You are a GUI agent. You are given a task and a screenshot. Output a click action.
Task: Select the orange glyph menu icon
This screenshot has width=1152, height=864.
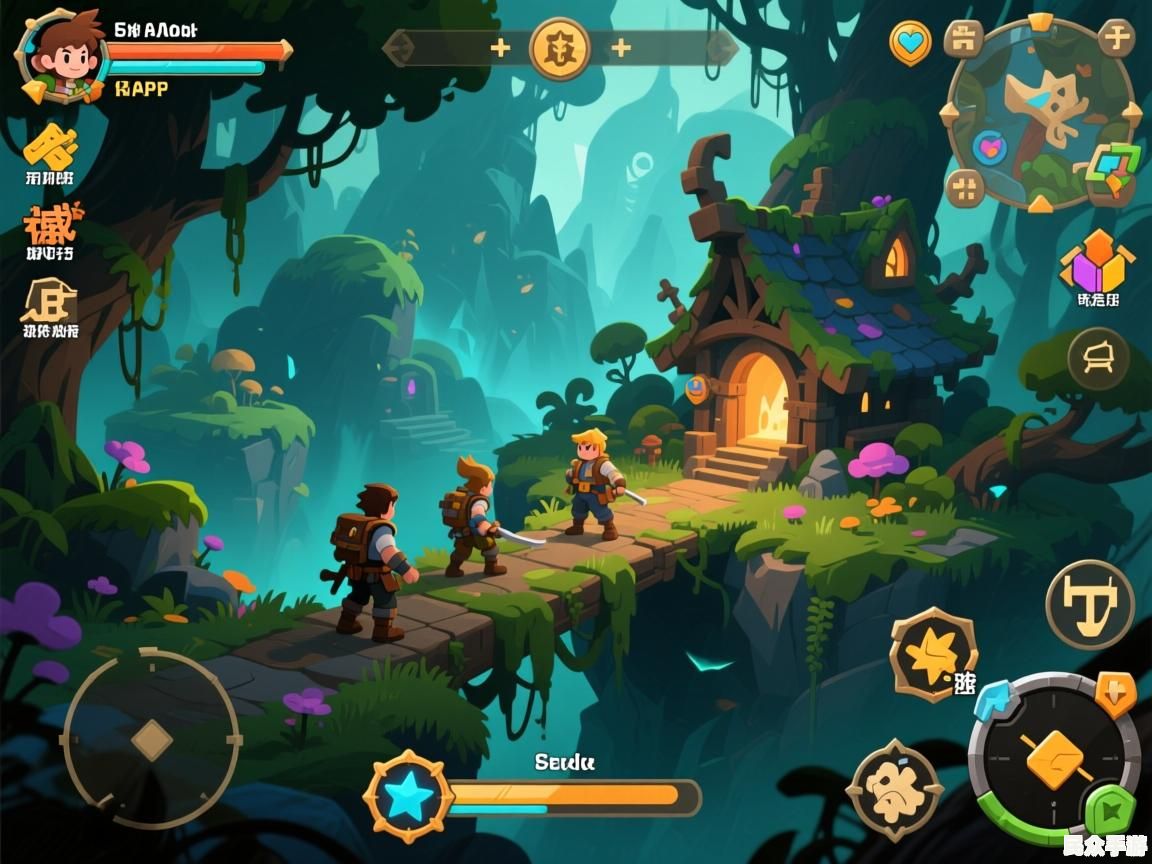(50, 223)
